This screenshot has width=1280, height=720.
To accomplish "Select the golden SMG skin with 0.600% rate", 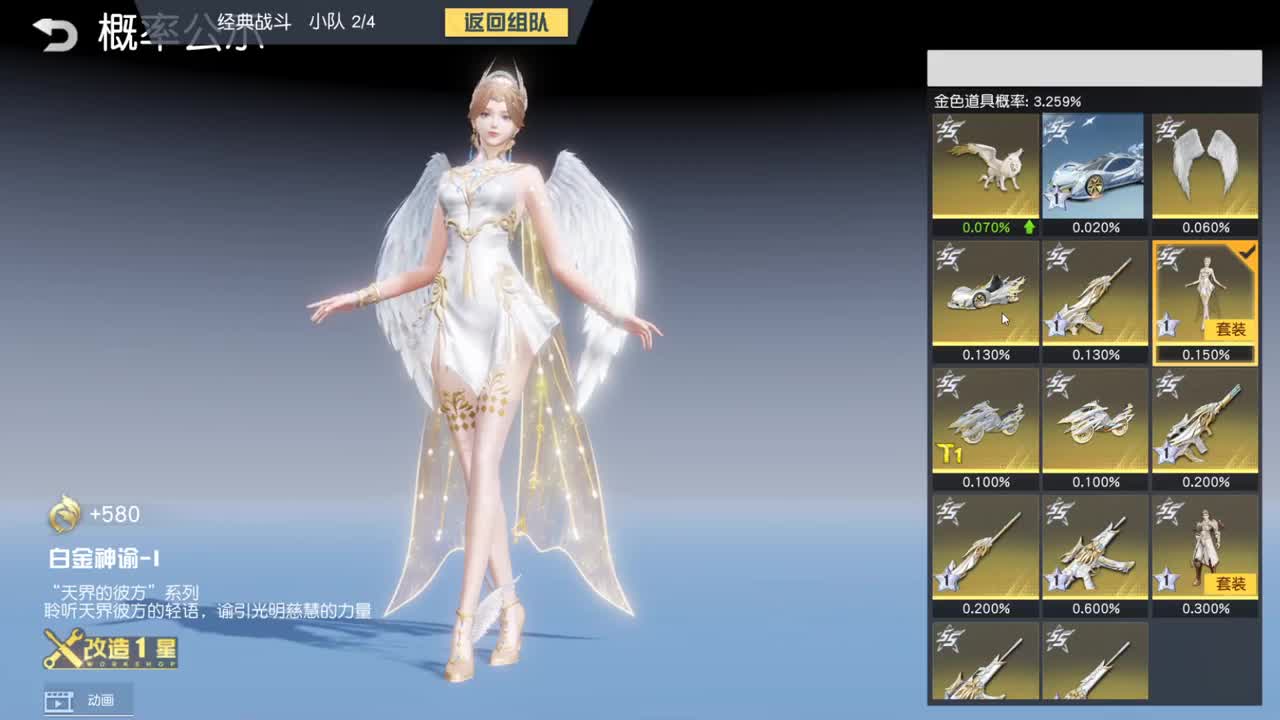I will point(1094,549).
